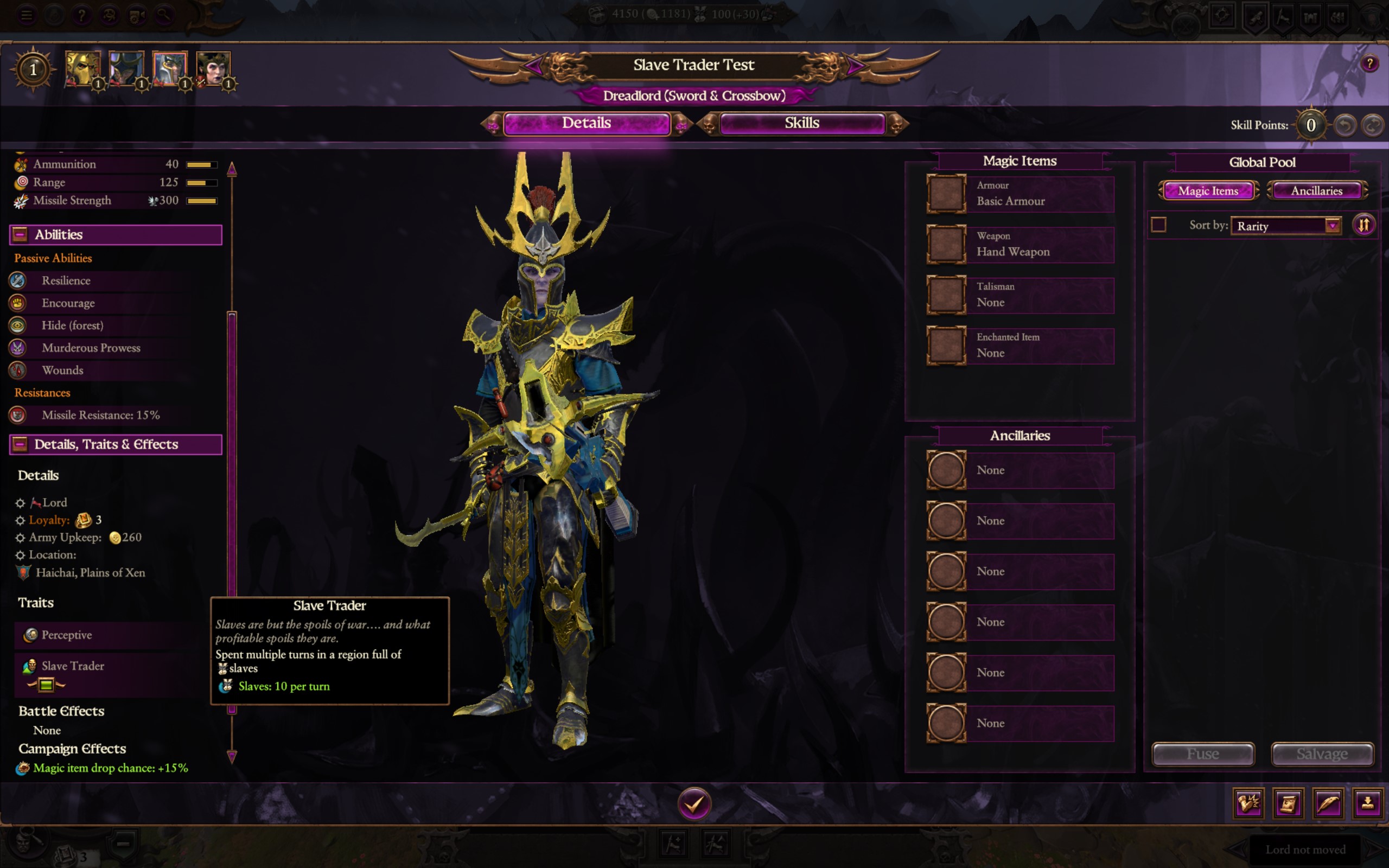1389x868 pixels.
Task: Select the Ancillaries tab in Global Pool
Action: click(x=1317, y=190)
